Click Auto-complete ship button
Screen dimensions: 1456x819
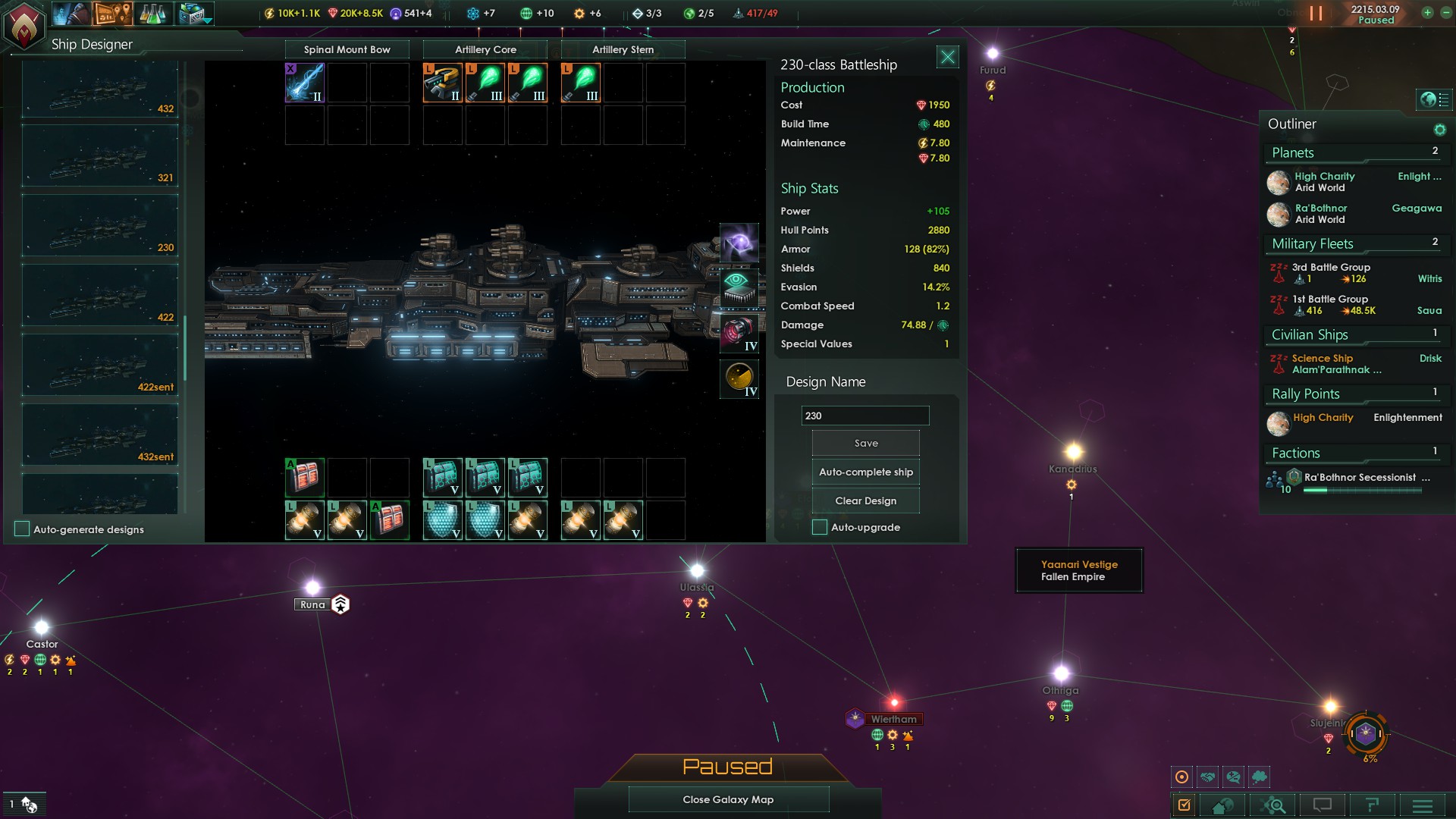coord(865,472)
